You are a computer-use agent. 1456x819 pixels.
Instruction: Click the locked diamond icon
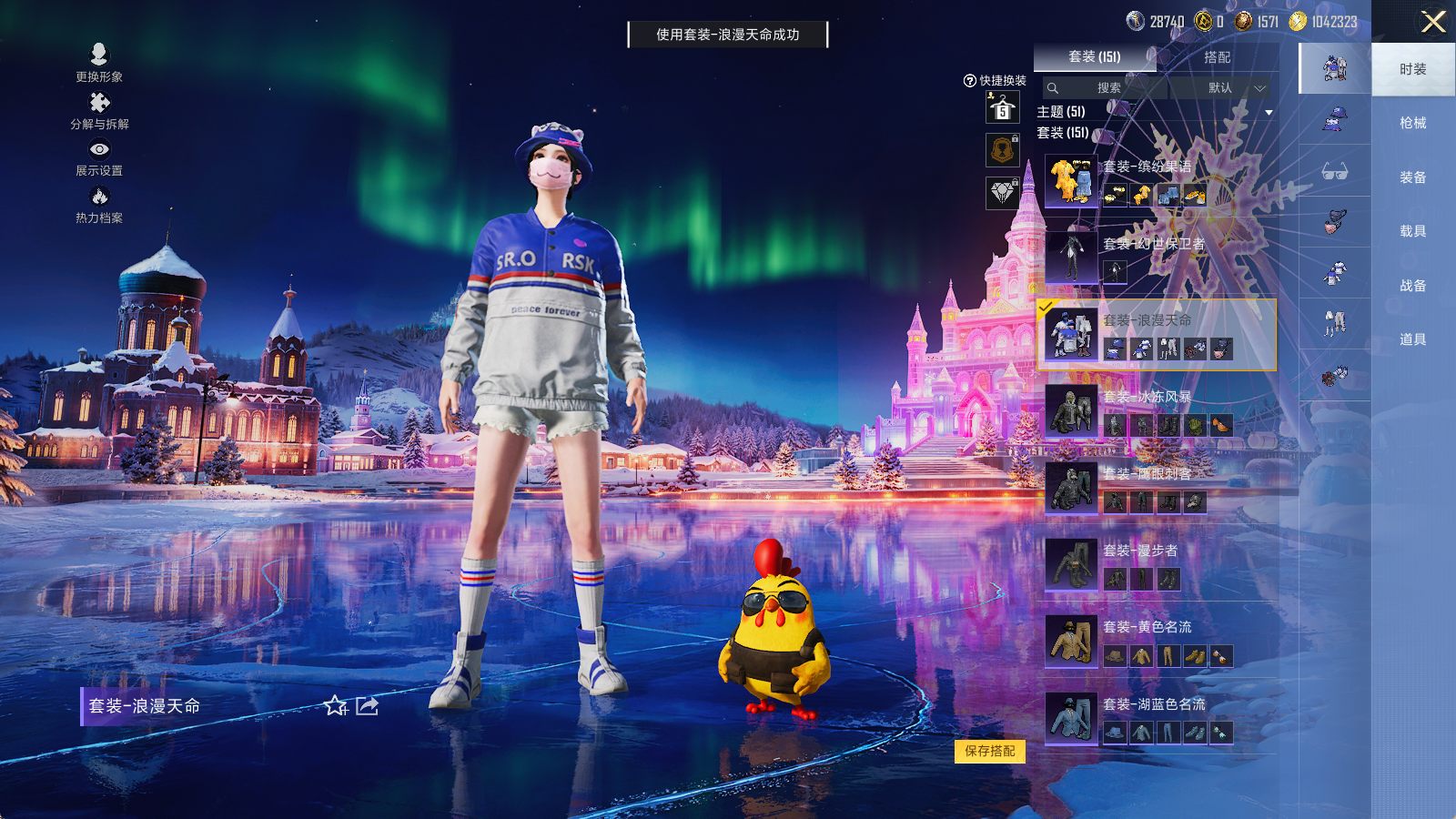(1001, 193)
